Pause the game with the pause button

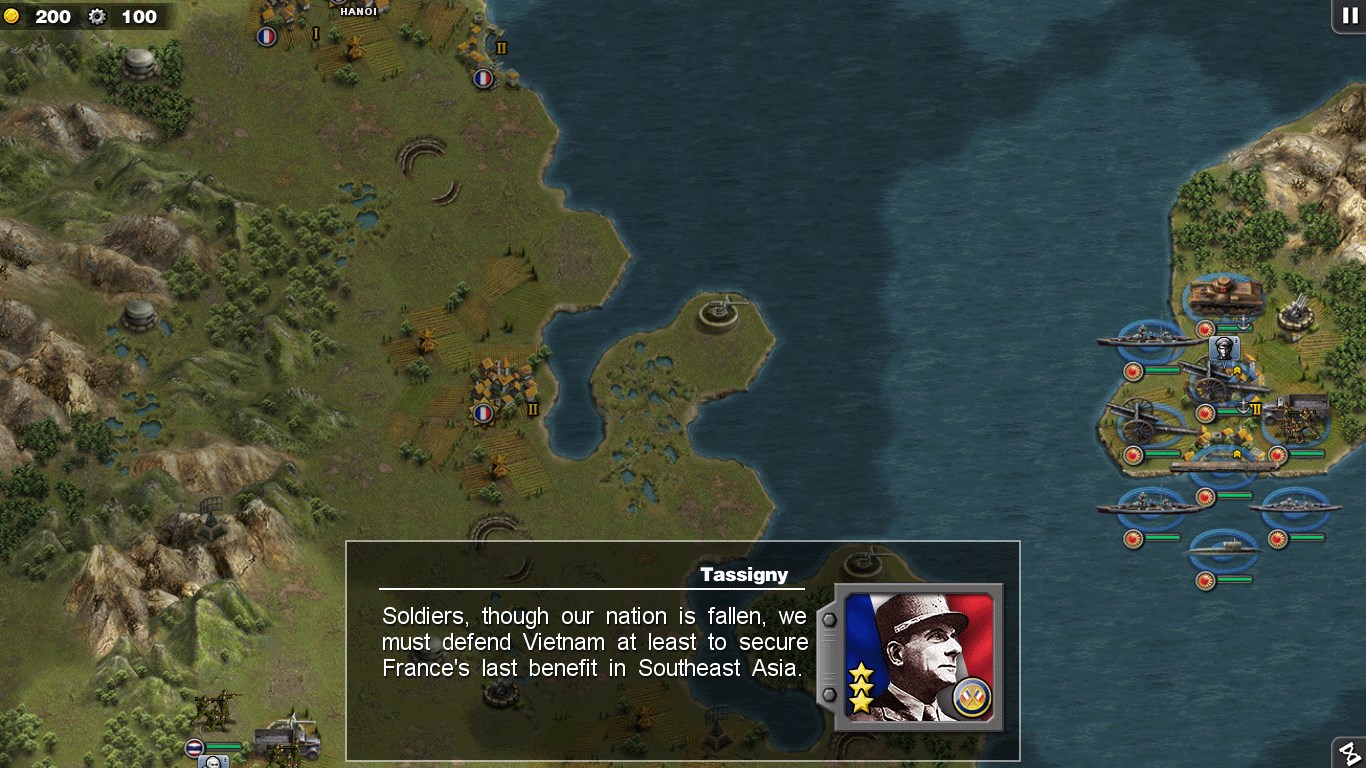click(1349, 16)
